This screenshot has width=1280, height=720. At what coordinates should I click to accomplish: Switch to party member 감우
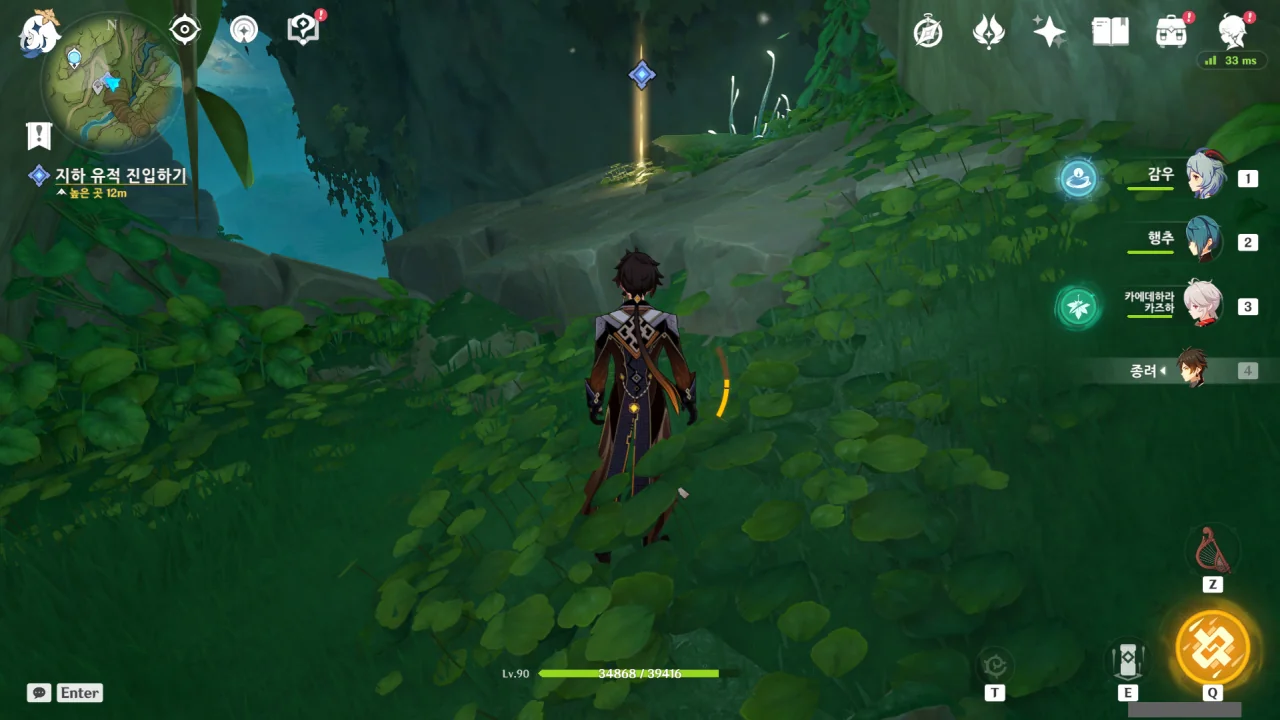(1204, 176)
